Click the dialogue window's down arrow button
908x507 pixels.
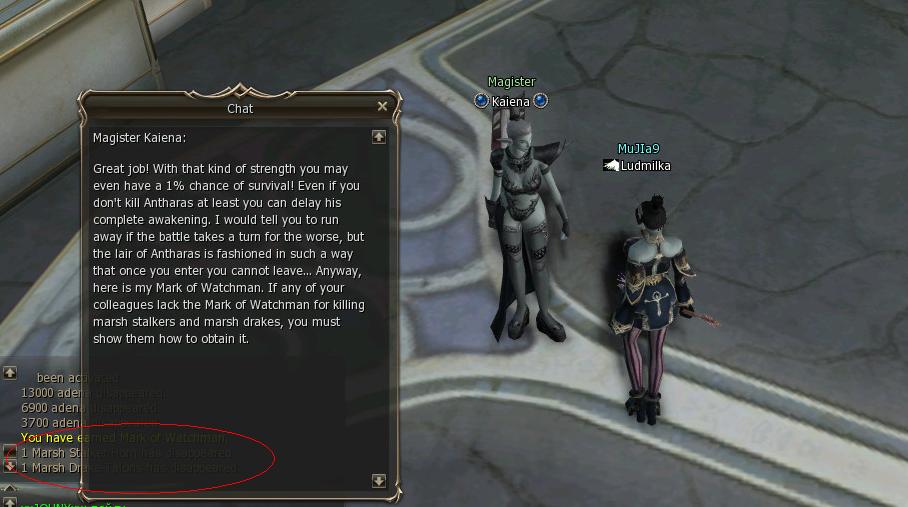378,481
